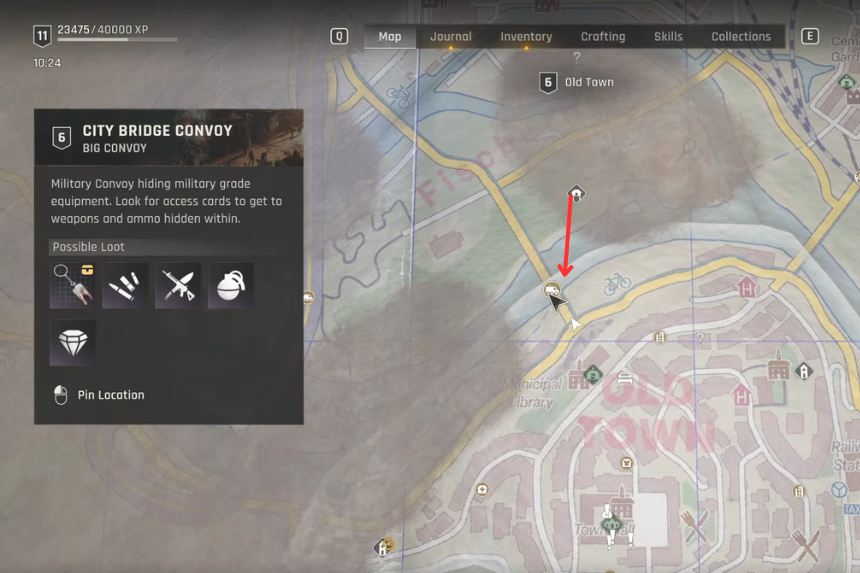
Task: Open the Inventory tab
Action: 526,37
